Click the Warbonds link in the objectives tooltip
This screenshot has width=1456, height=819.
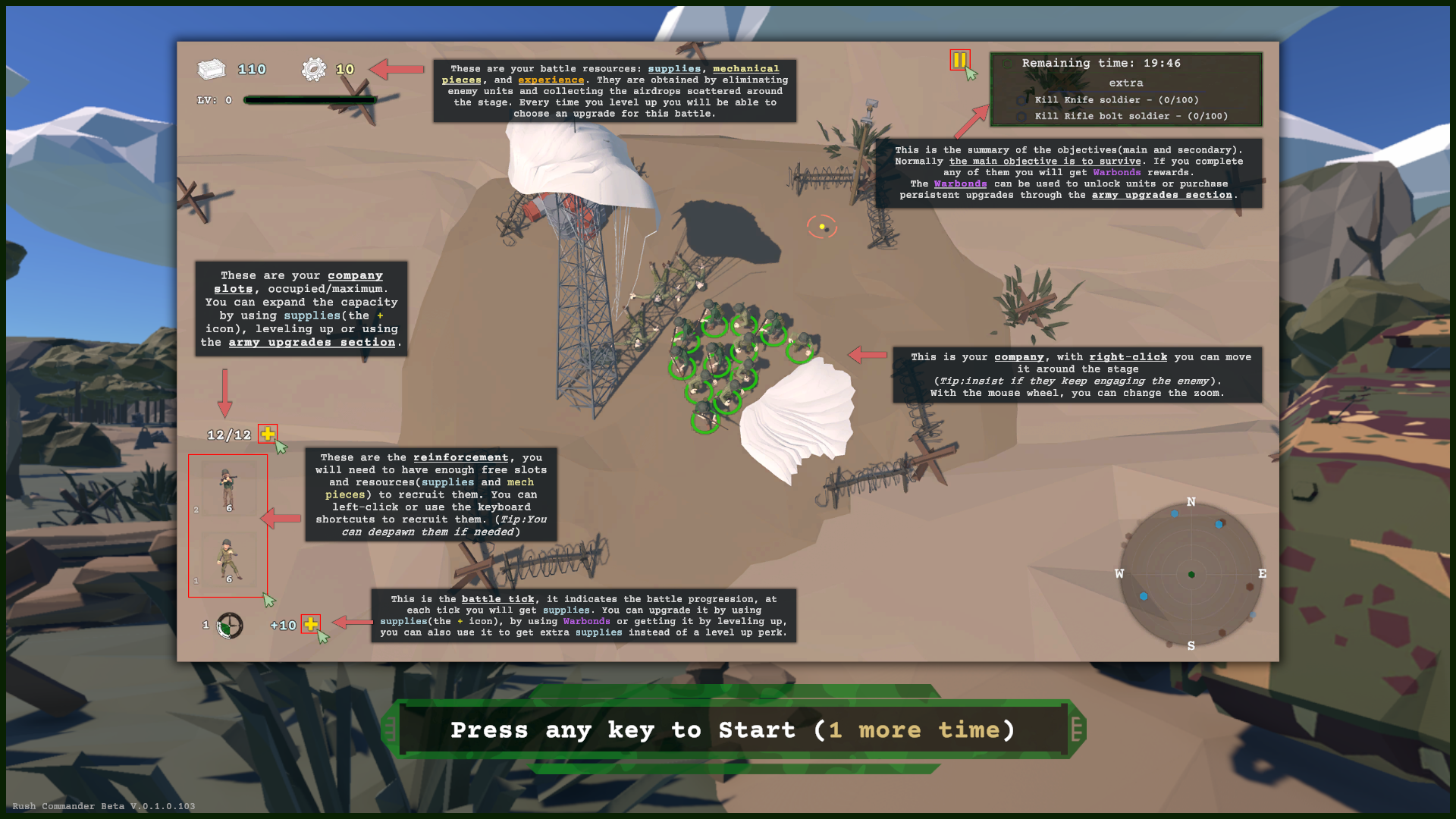pos(960,184)
